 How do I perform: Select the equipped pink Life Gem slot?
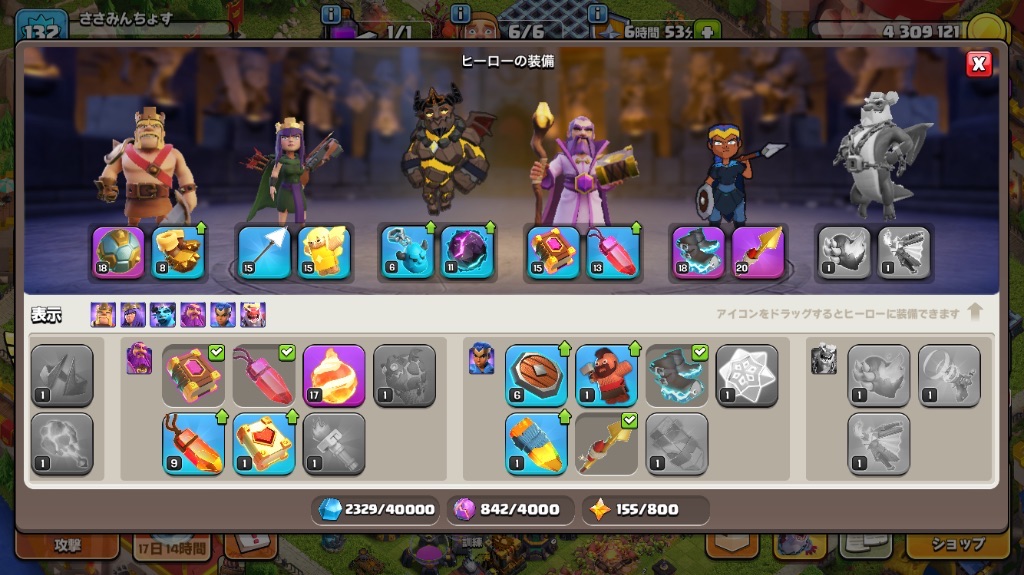(x=611, y=251)
